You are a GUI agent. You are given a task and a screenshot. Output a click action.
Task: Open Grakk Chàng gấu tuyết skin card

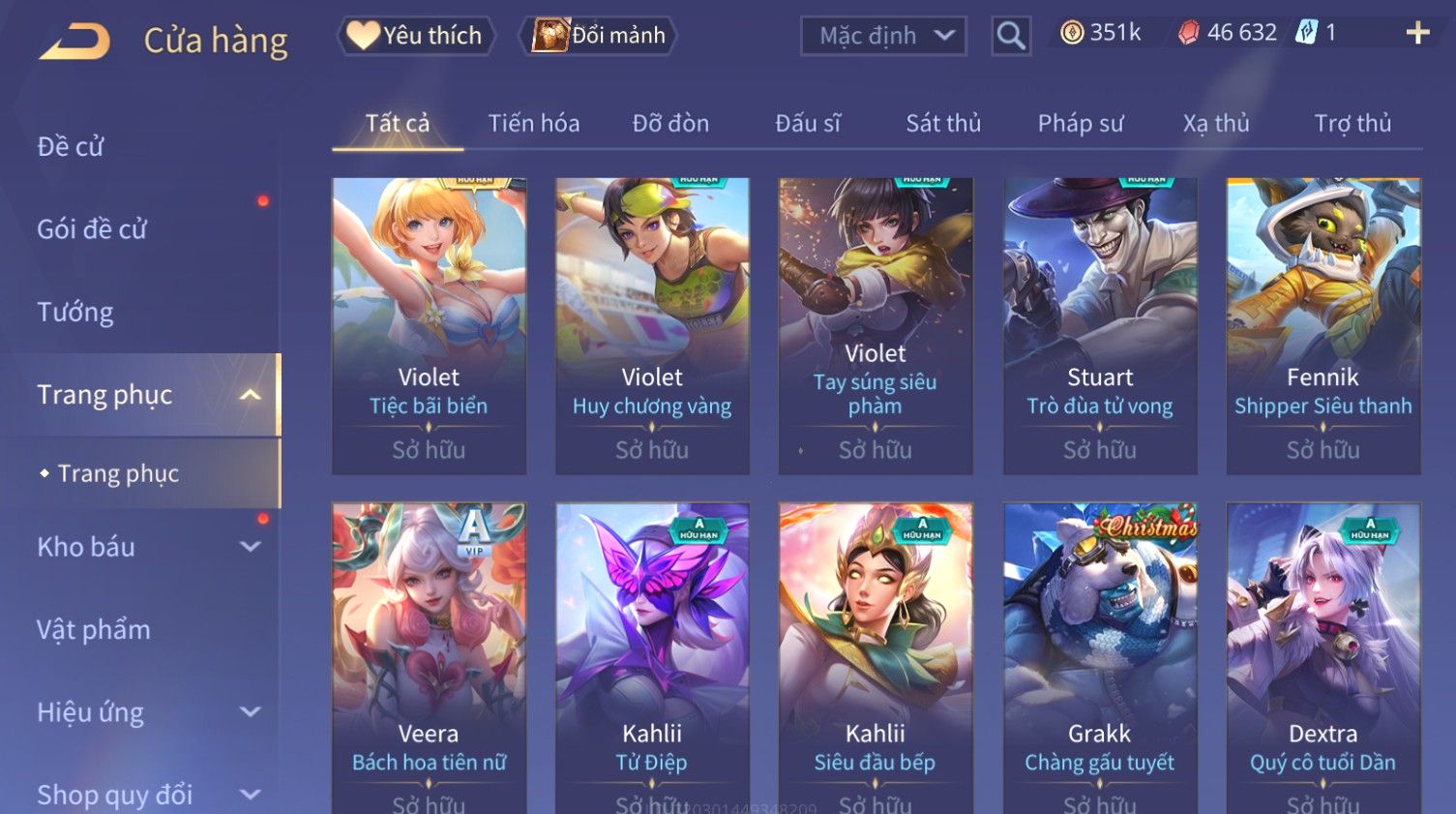click(1100, 658)
